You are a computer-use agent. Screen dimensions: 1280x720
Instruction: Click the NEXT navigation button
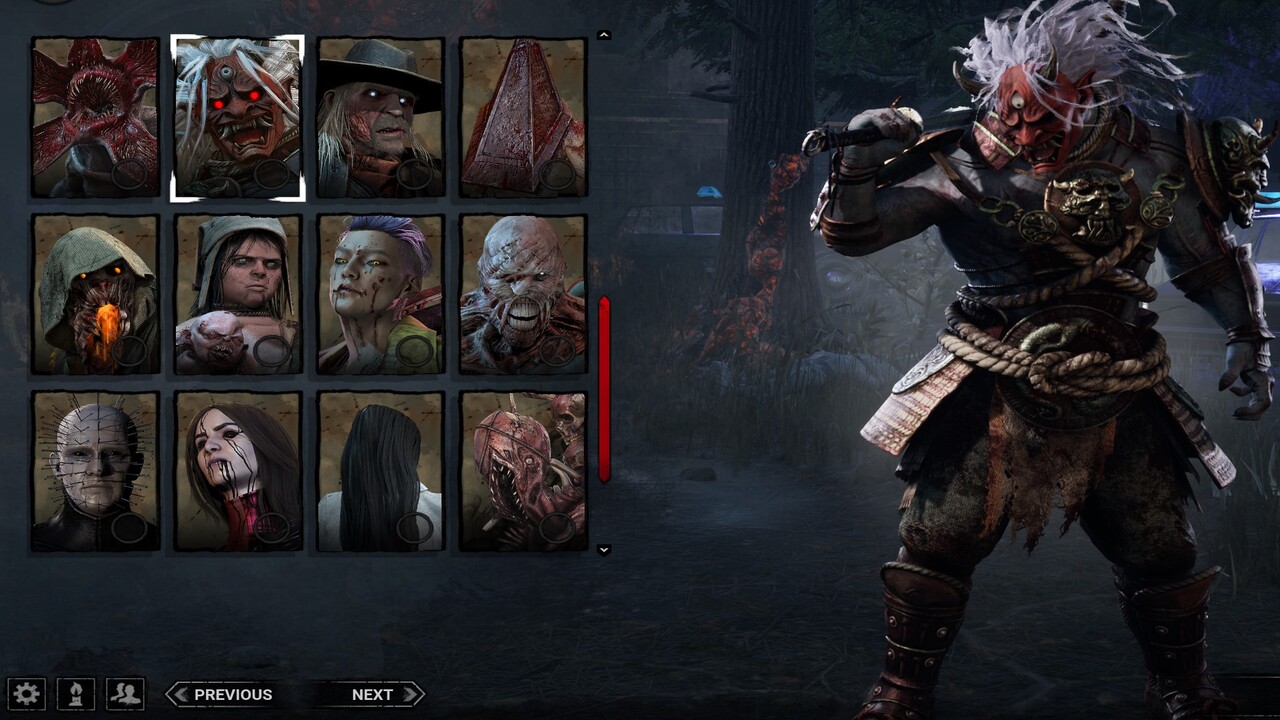pyautogui.click(x=374, y=693)
